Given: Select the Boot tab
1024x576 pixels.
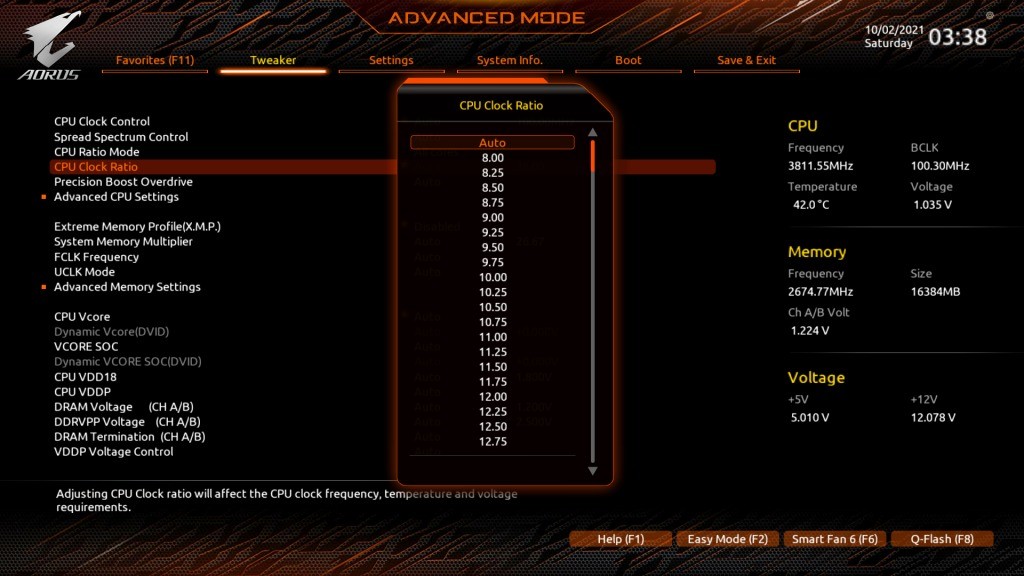Looking at the screenshot, I should click(629, 60).
